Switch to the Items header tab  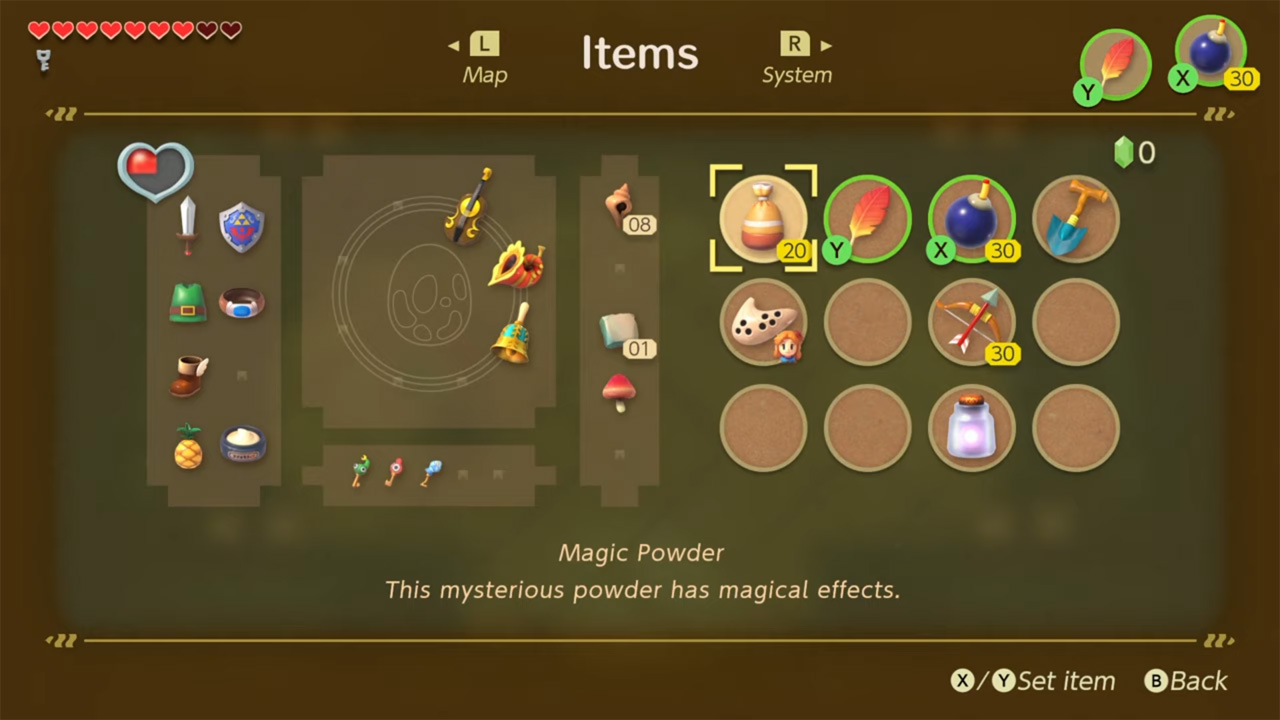tap(639, 53)
